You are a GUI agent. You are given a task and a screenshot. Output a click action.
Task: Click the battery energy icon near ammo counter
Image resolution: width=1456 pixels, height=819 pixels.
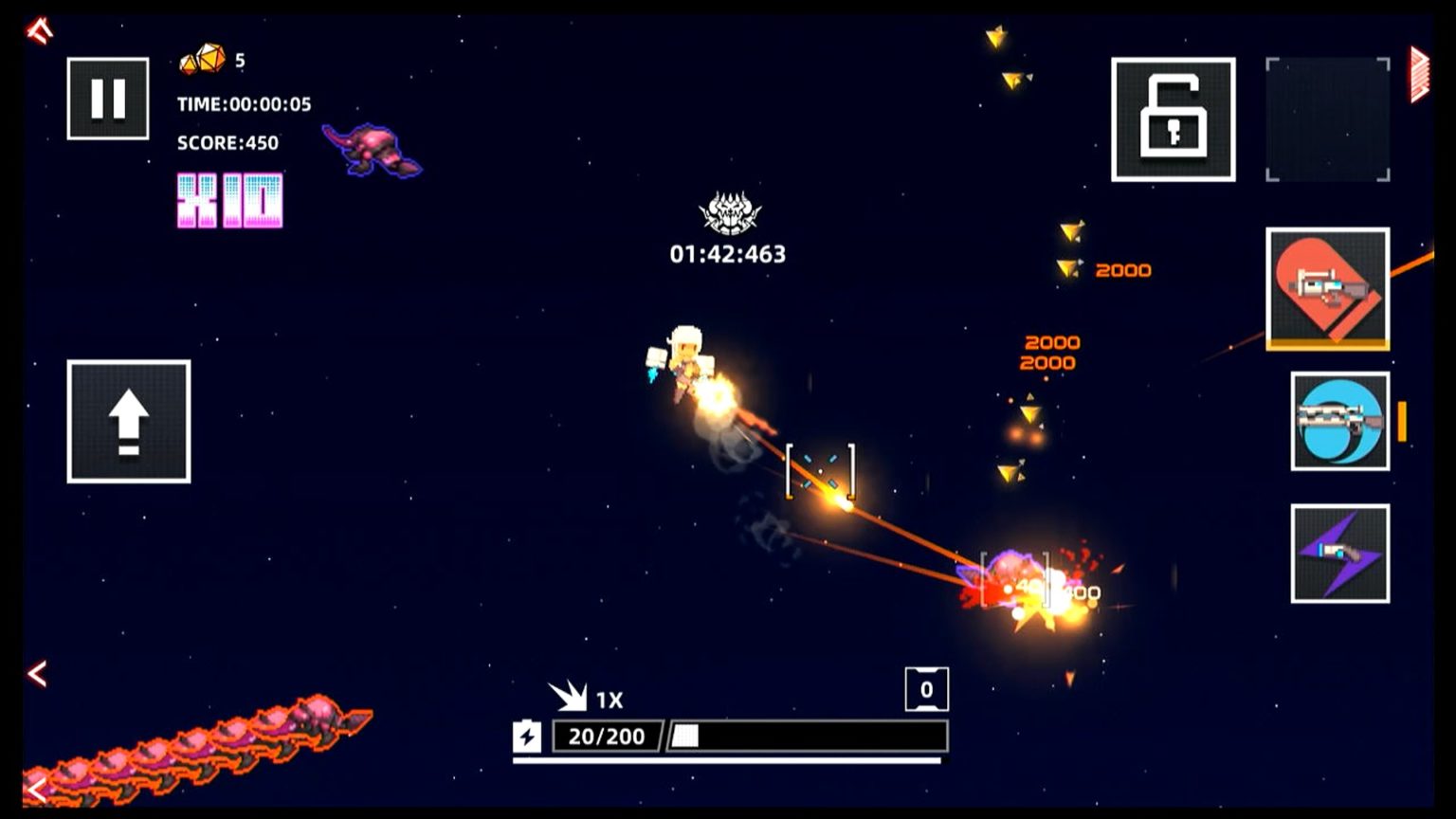528,736
